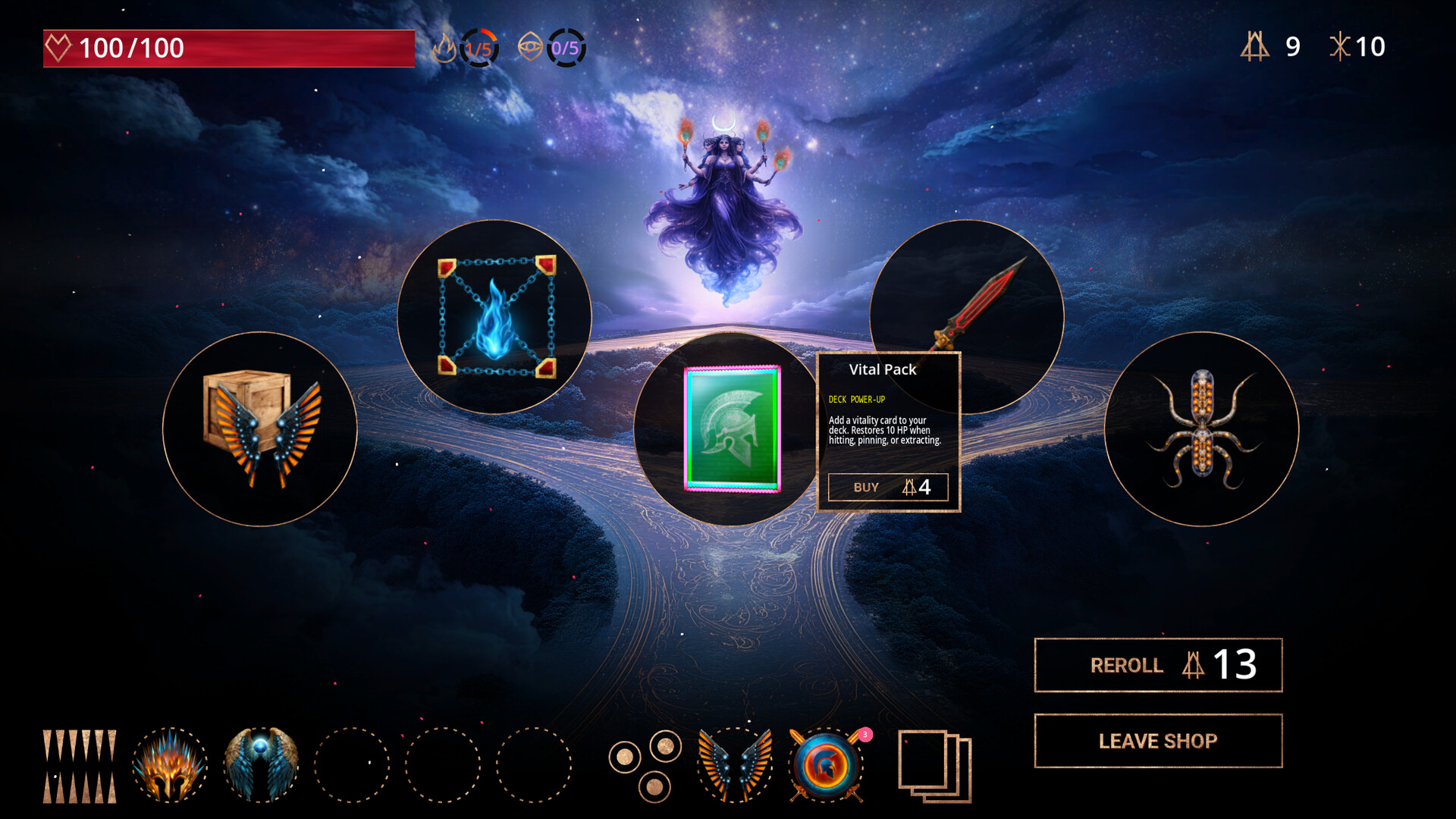Select the blue winged orb artifact
Screen dimensions: 1456x819
point(262,766)
